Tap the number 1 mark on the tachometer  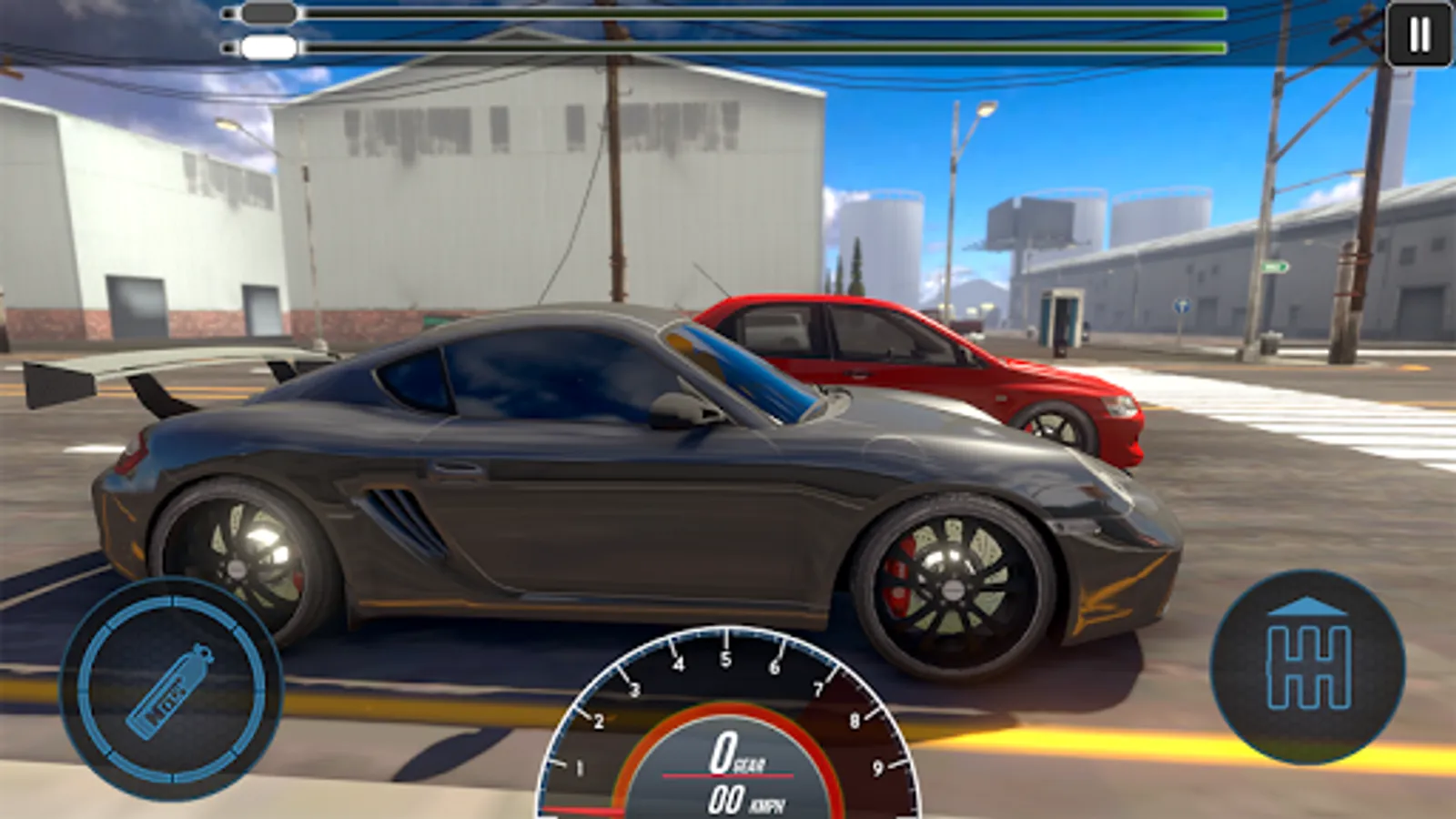click(579, 765)
